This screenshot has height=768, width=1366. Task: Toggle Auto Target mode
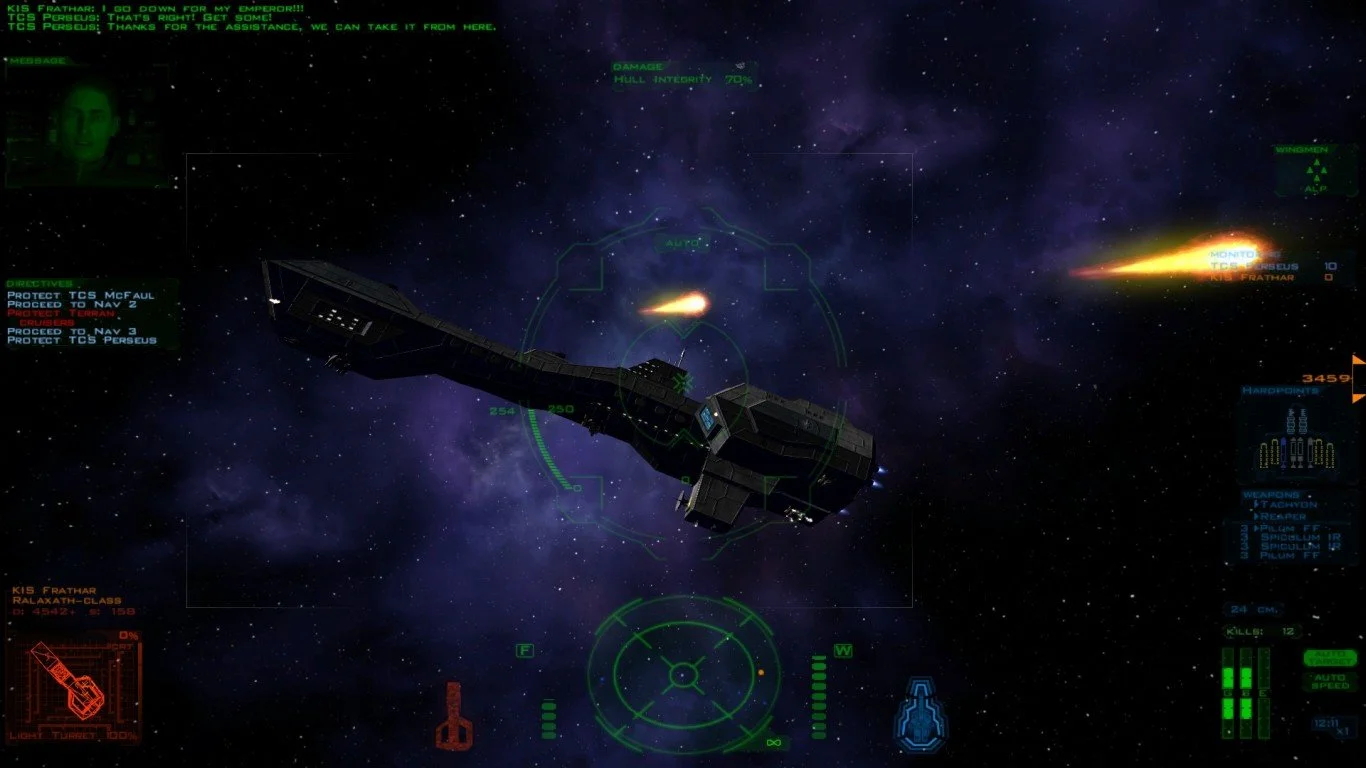click(1329, 658)
